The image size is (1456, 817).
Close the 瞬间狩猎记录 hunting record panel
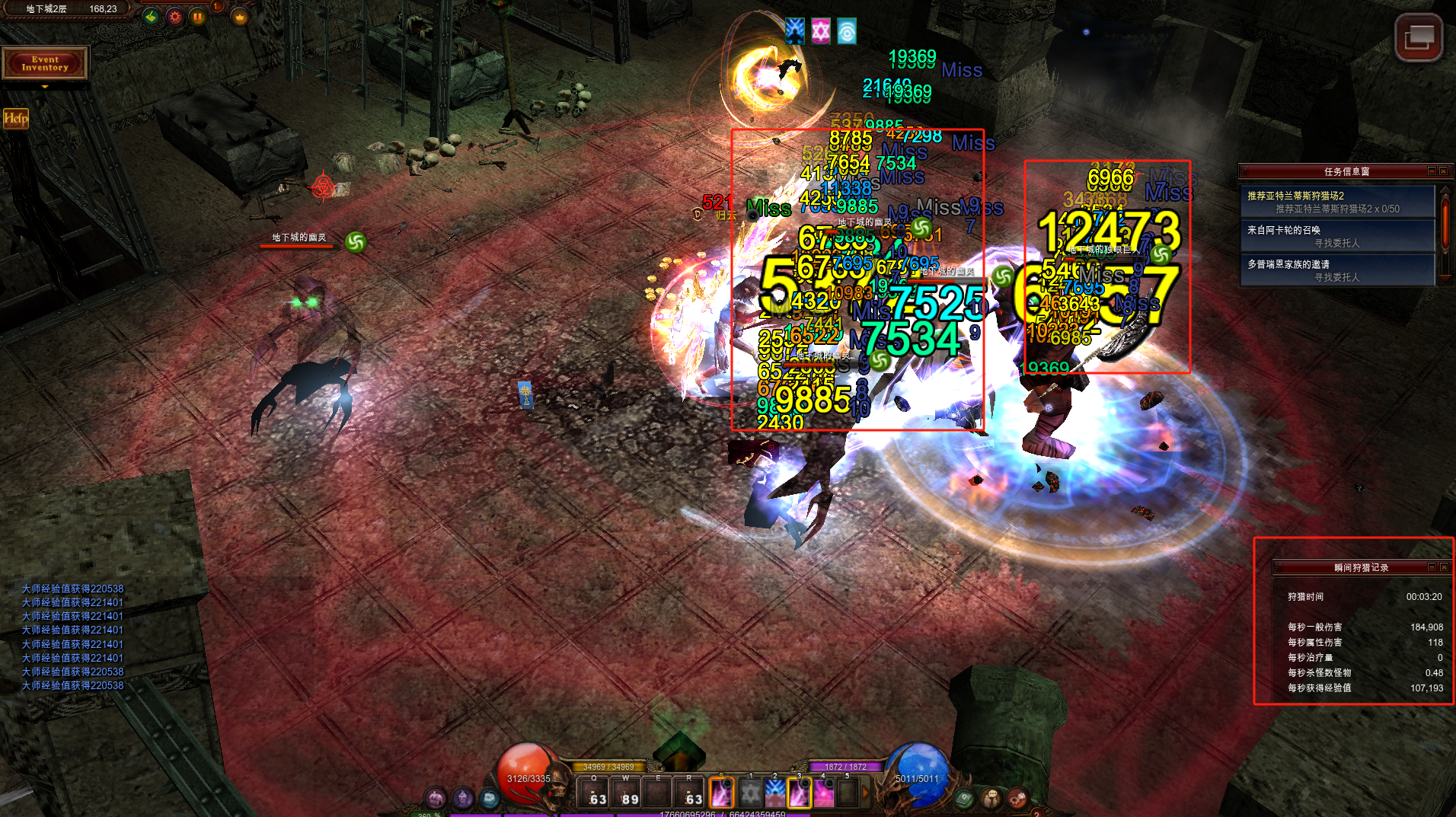coord(1443,567)
